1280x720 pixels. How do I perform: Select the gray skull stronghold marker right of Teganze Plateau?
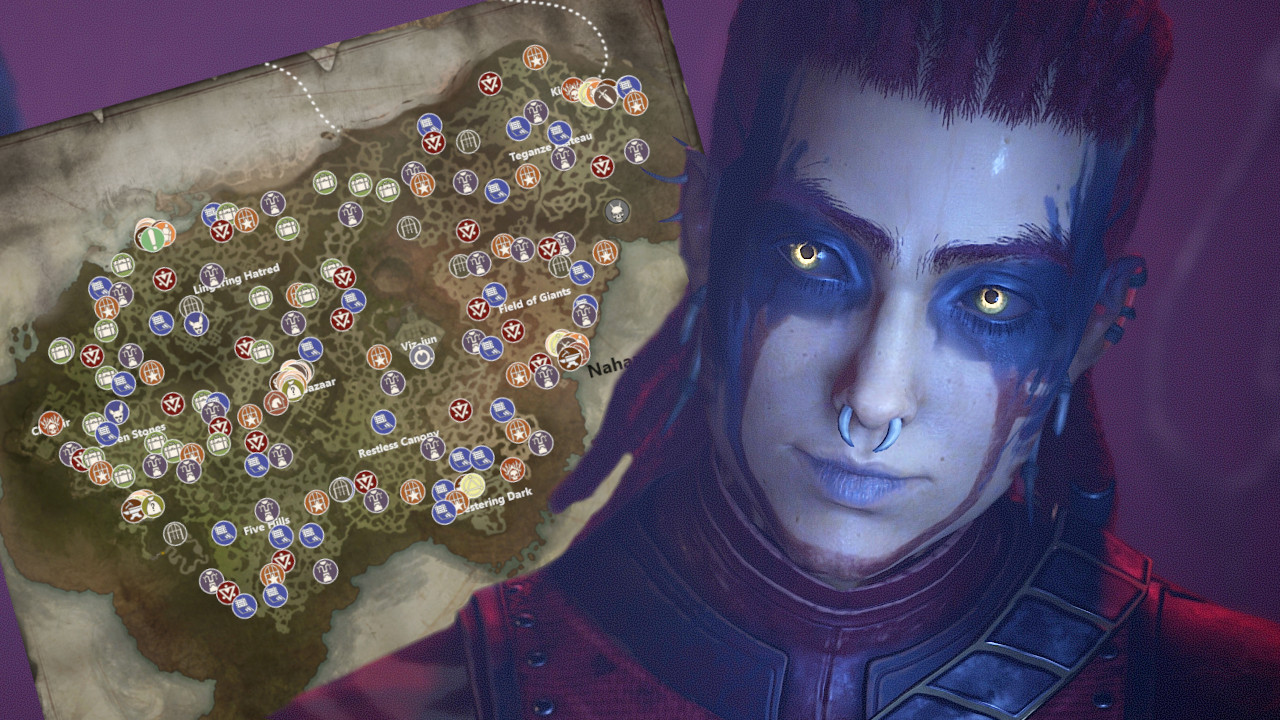pos(616,212)
